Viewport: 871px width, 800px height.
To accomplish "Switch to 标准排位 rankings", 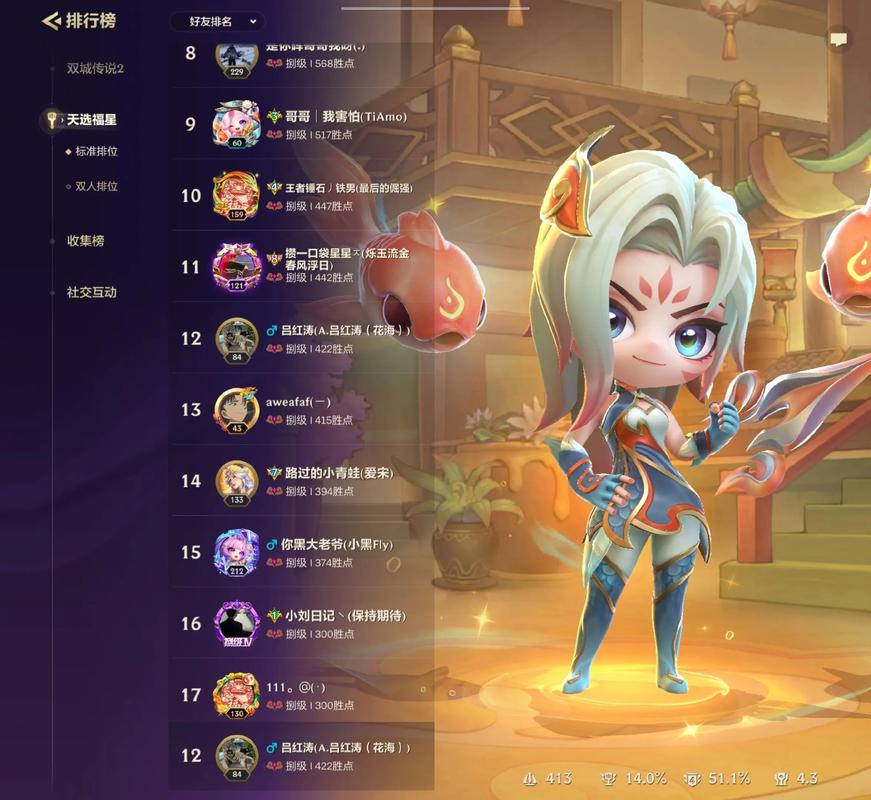I will pos(96,152).
